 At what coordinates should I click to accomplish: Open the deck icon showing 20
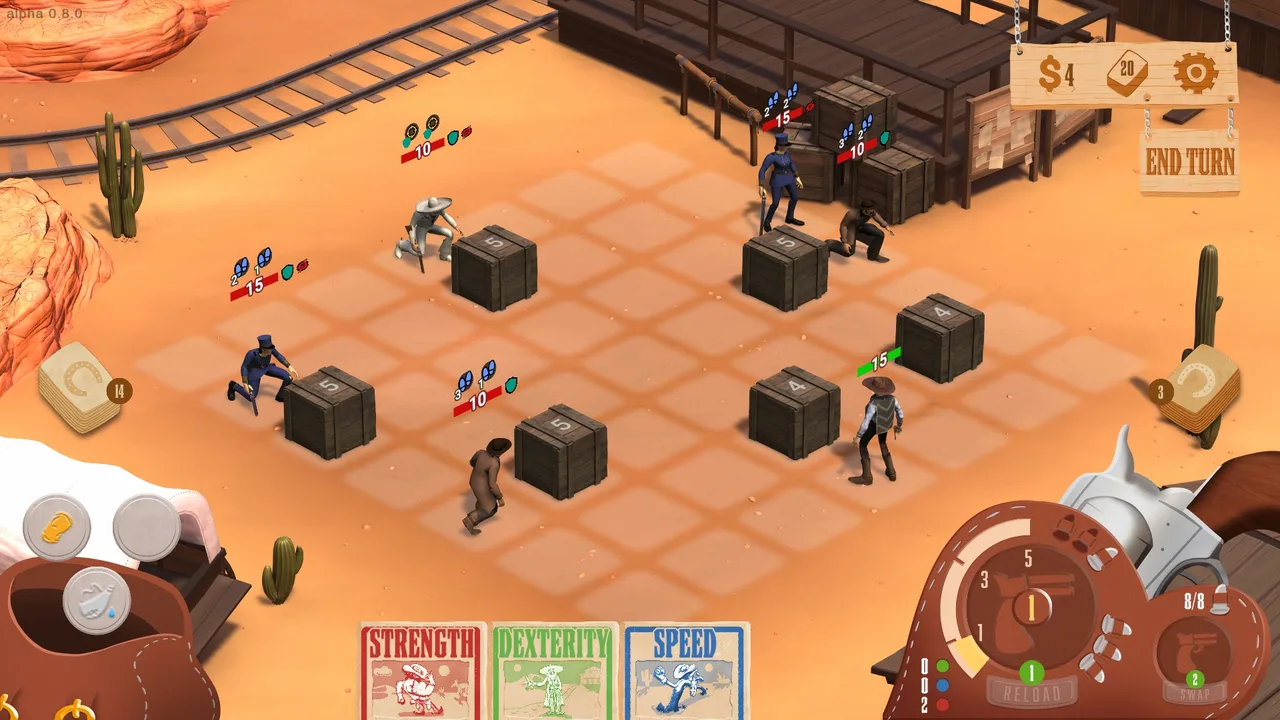(x=1126, y=73)
